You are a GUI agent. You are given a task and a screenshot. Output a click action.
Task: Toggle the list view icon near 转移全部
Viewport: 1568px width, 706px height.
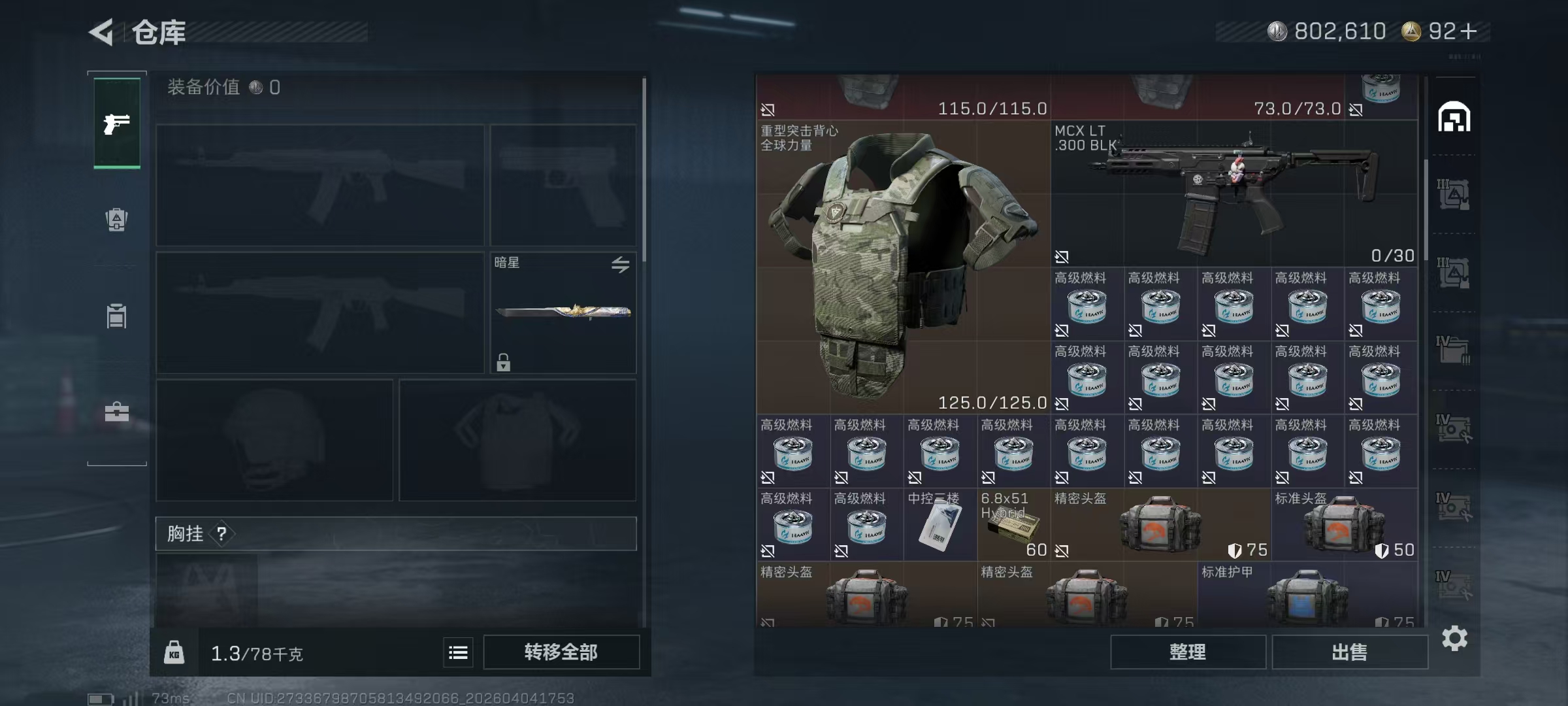tap(458, 652)
